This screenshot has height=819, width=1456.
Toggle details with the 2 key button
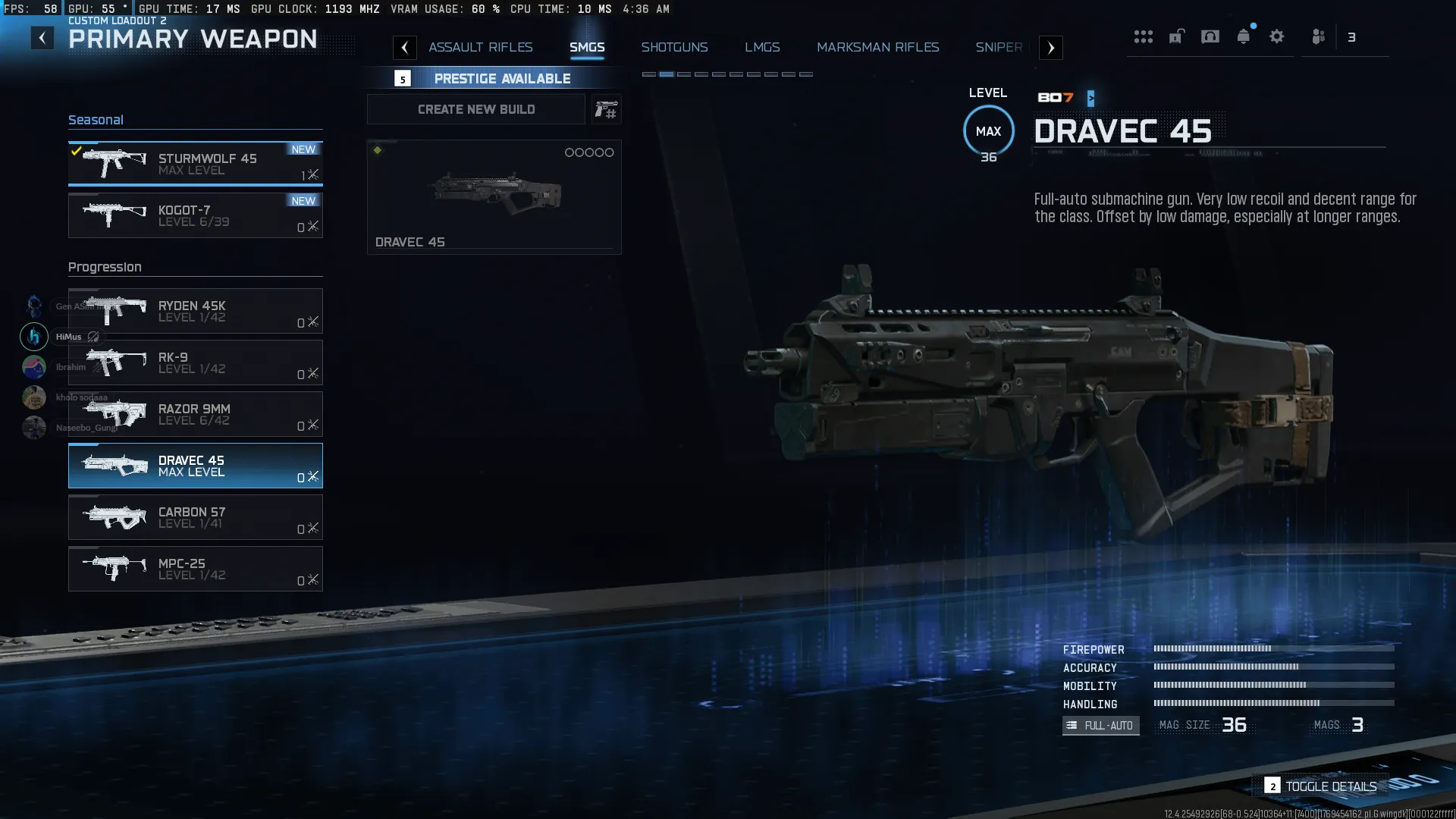(x=1272, y=786)
